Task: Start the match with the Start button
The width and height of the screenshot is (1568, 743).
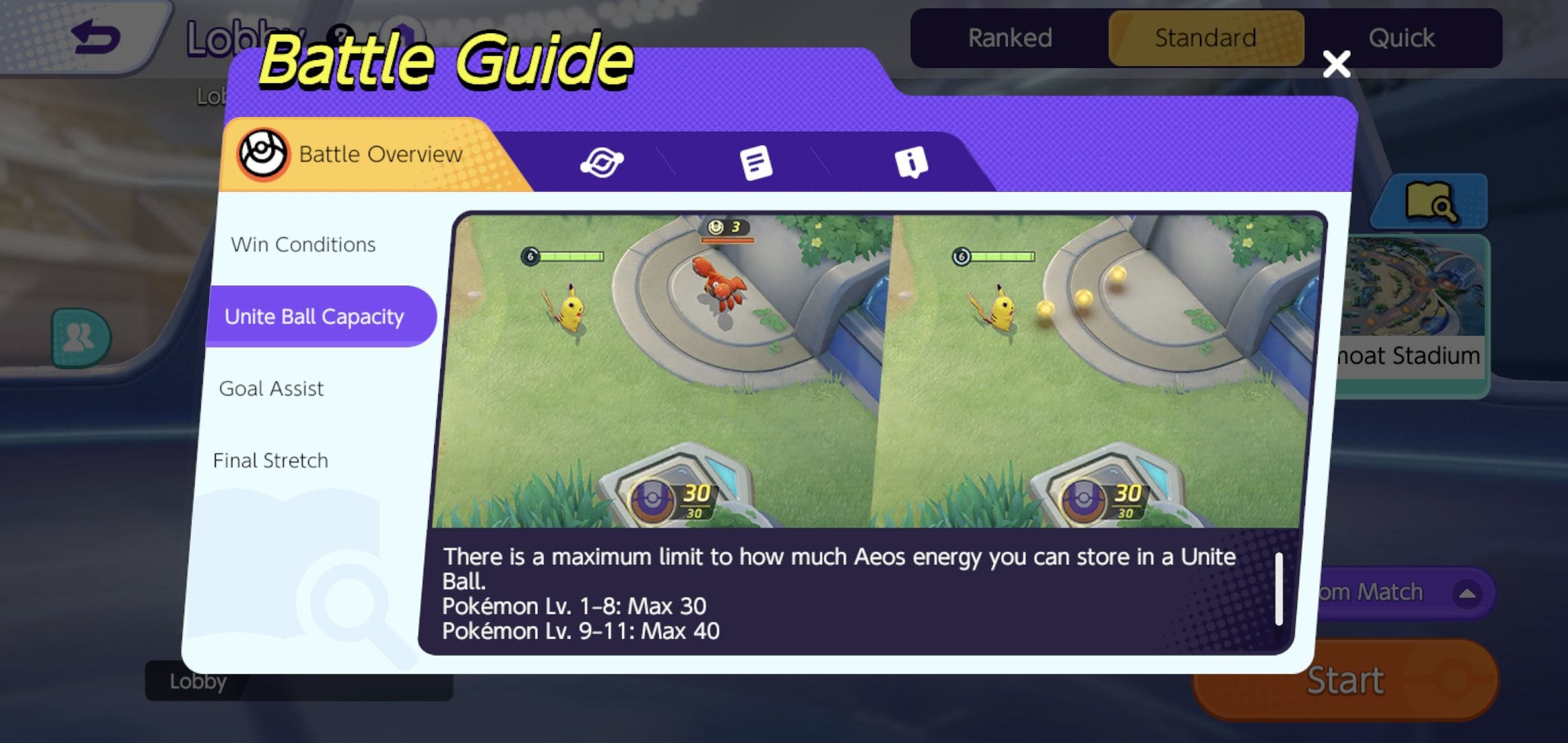Action: [1345, 680]
